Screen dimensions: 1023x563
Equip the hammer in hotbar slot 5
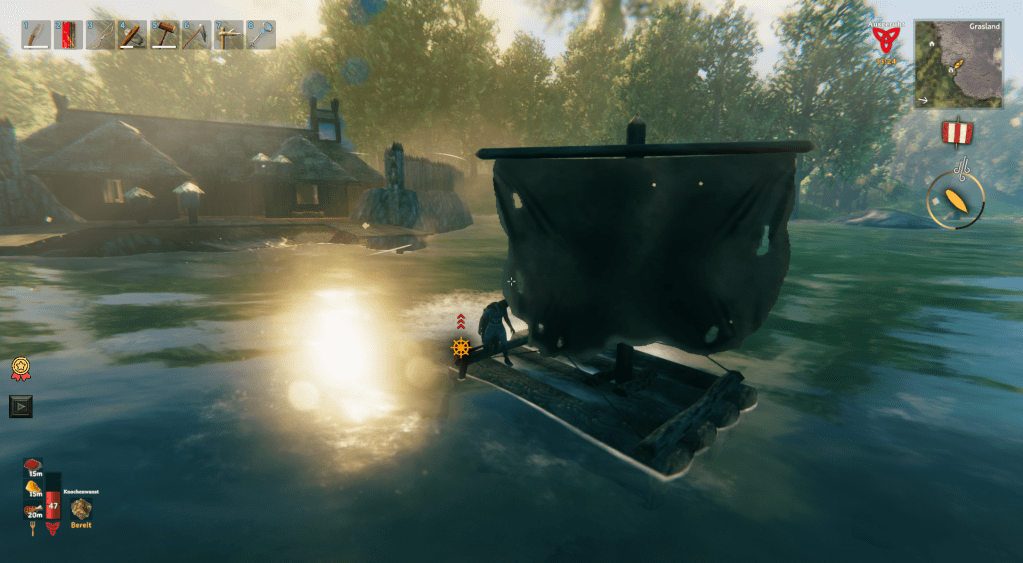[x=164, y=35]
